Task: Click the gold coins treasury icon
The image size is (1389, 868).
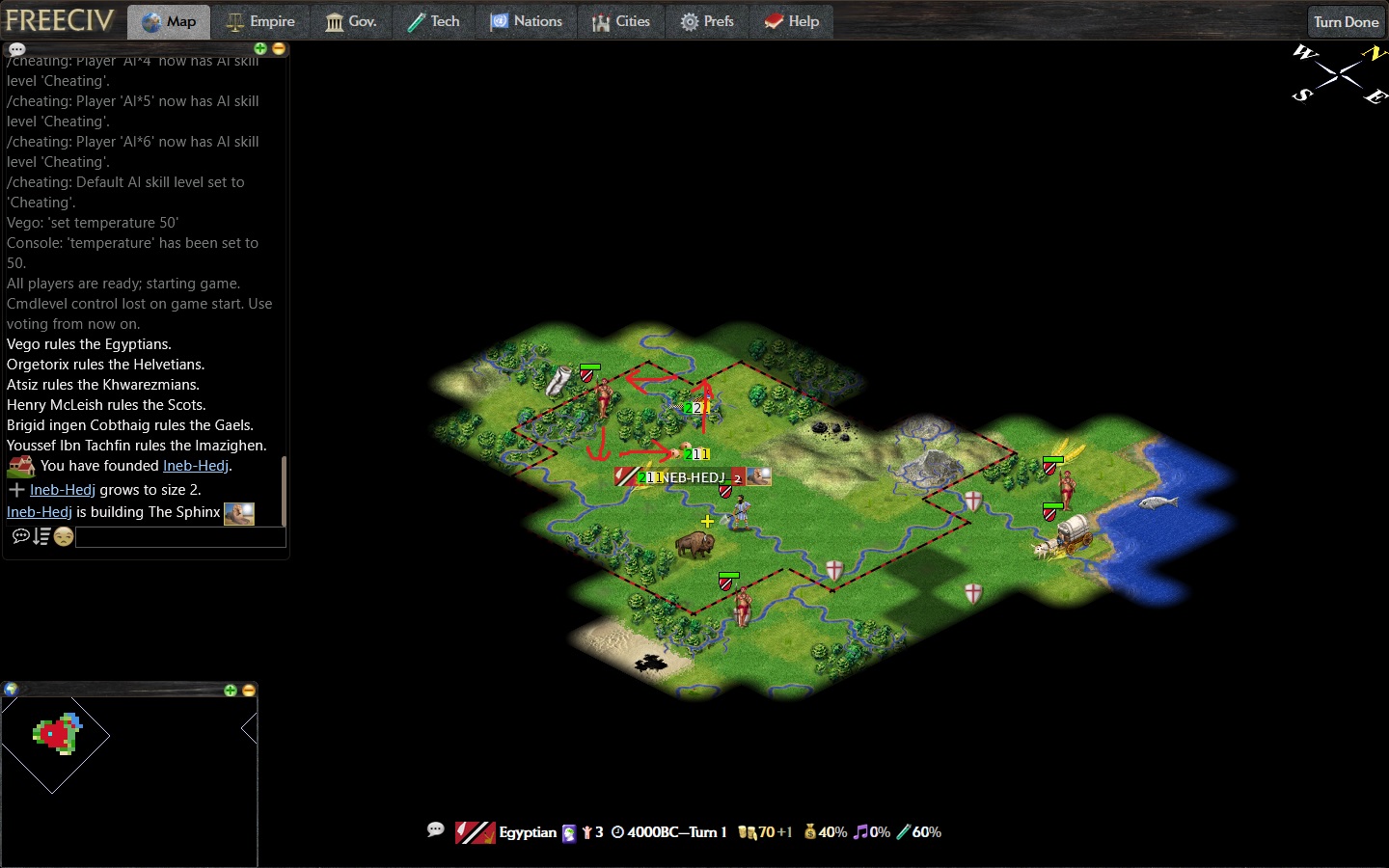Action: 748,831
